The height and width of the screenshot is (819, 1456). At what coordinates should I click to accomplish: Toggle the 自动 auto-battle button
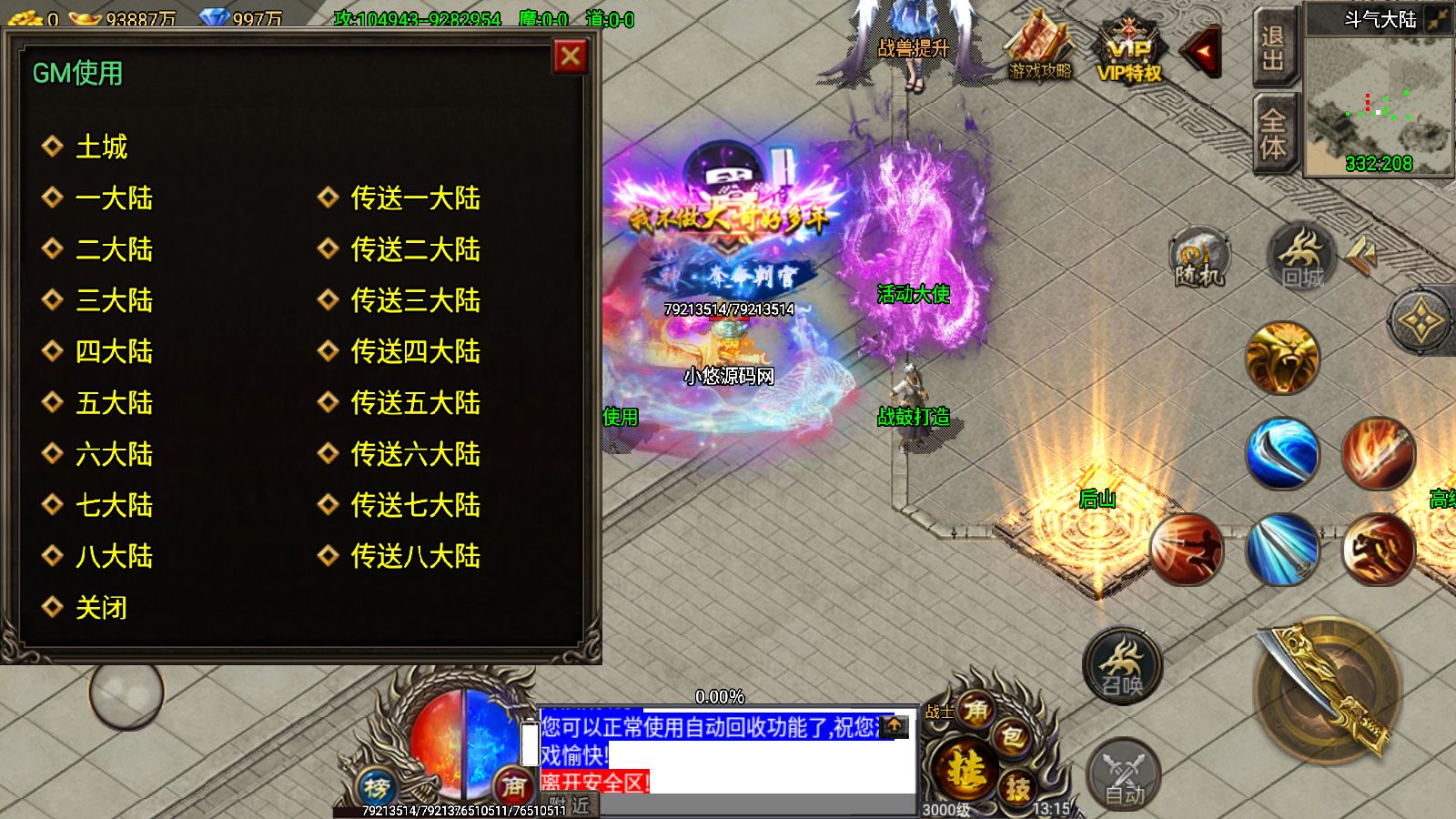coord(1124,775)
